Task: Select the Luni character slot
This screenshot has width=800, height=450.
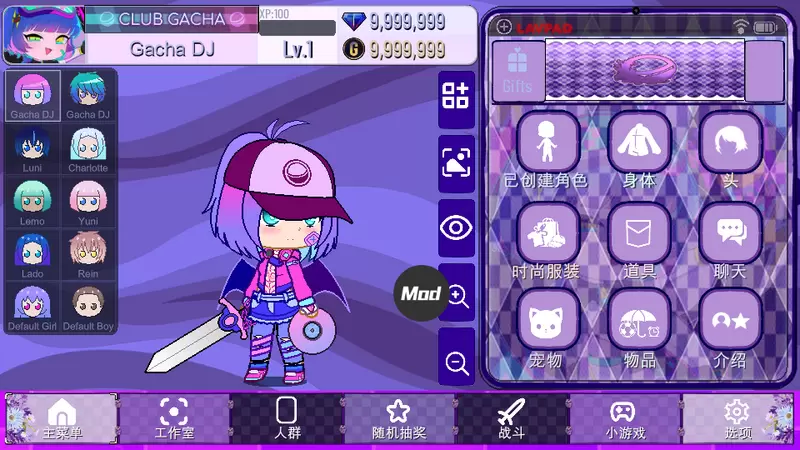Action: (x=33, y=149)
